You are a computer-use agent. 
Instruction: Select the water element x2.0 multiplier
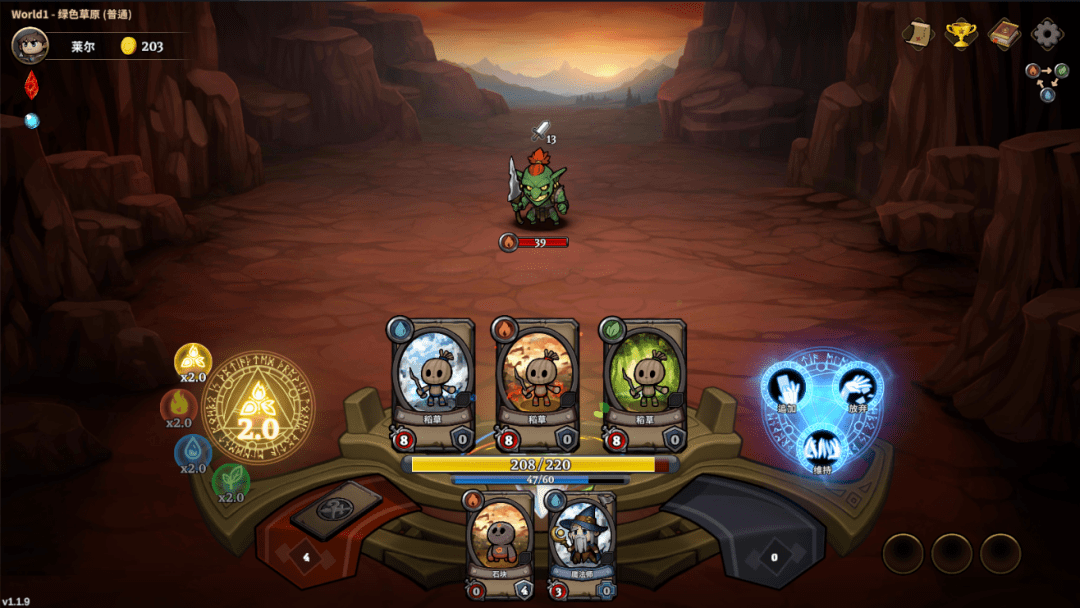click(193, 452)
